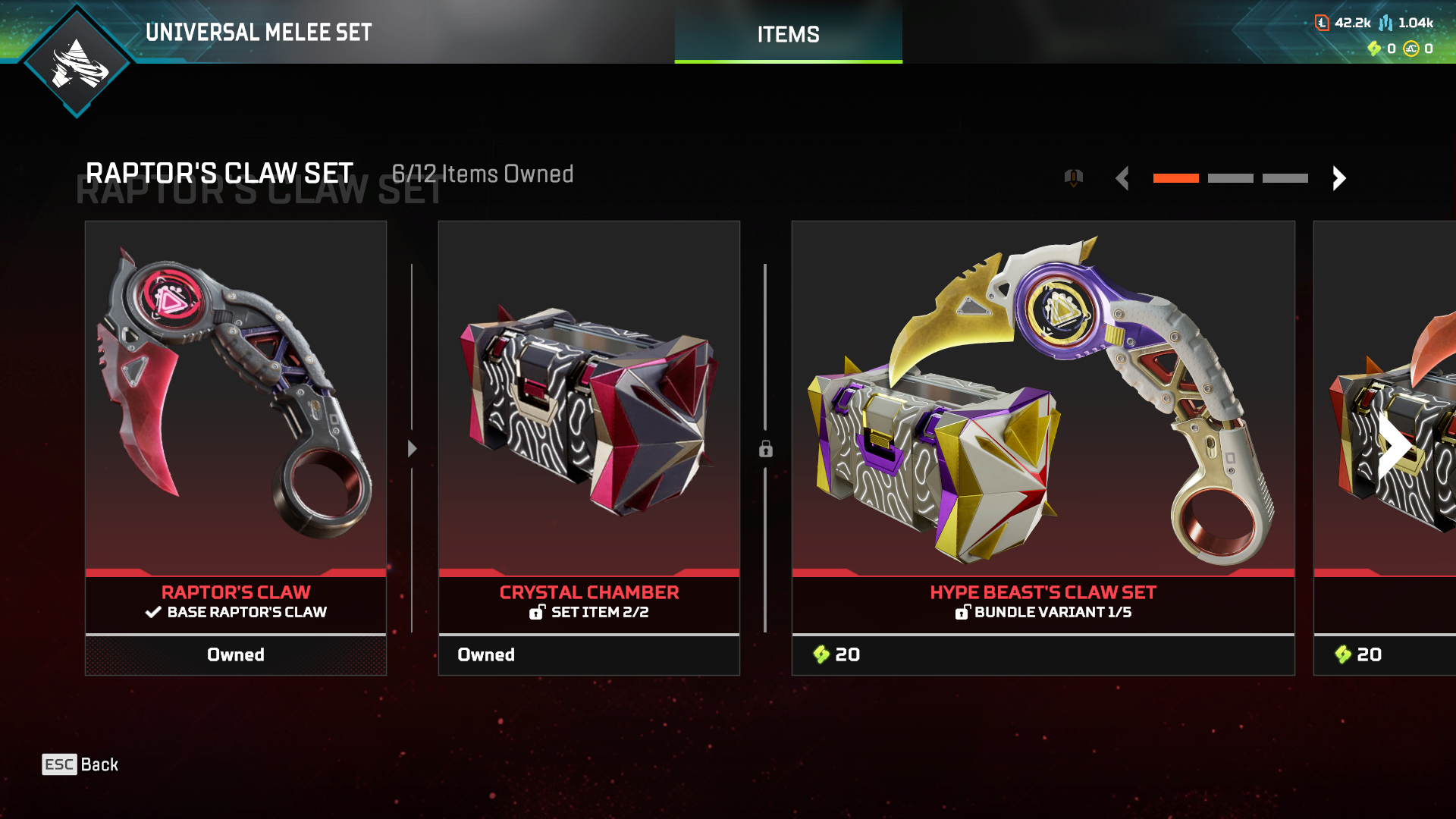Click the unlock padlock beside Bundle Variant 1/5
The image size is (1456, 819).
point(964,612)
